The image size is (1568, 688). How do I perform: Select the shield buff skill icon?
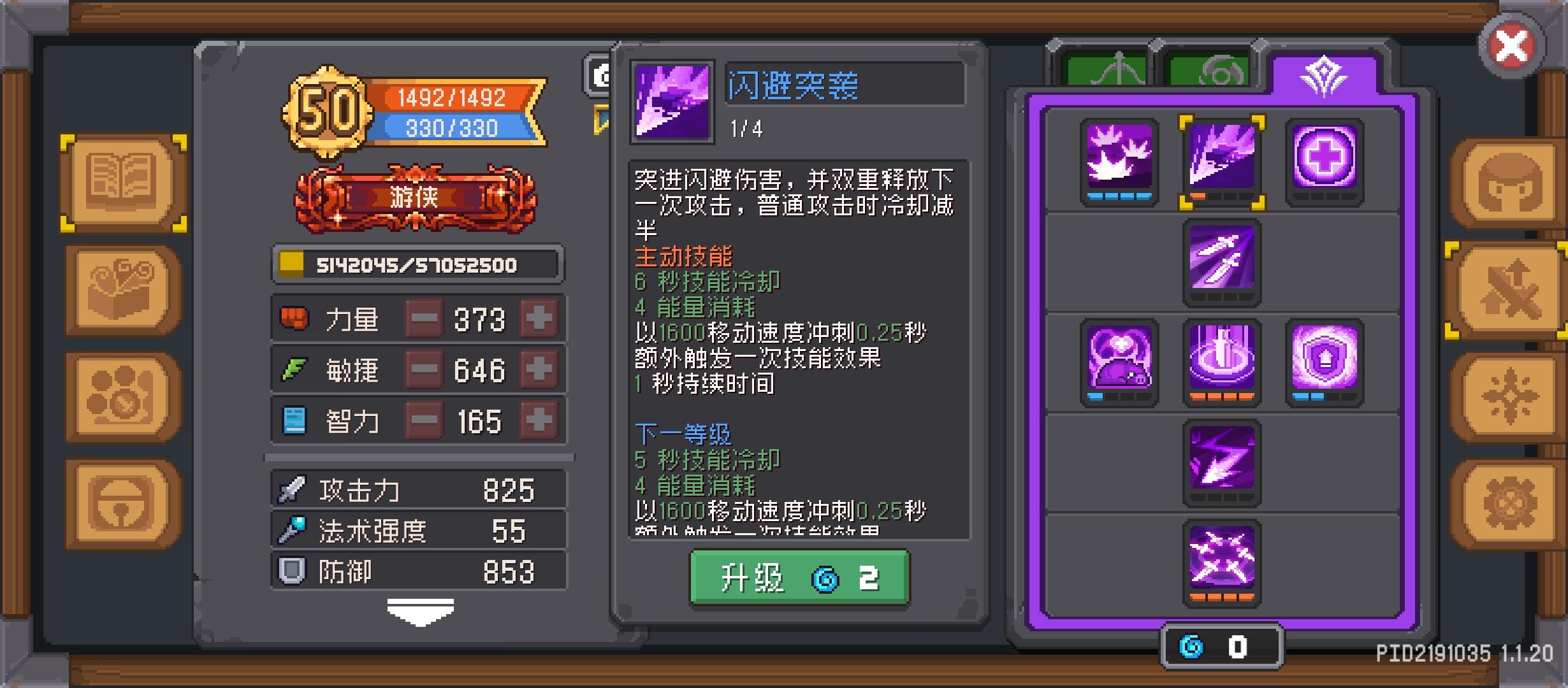point(1325,361)
